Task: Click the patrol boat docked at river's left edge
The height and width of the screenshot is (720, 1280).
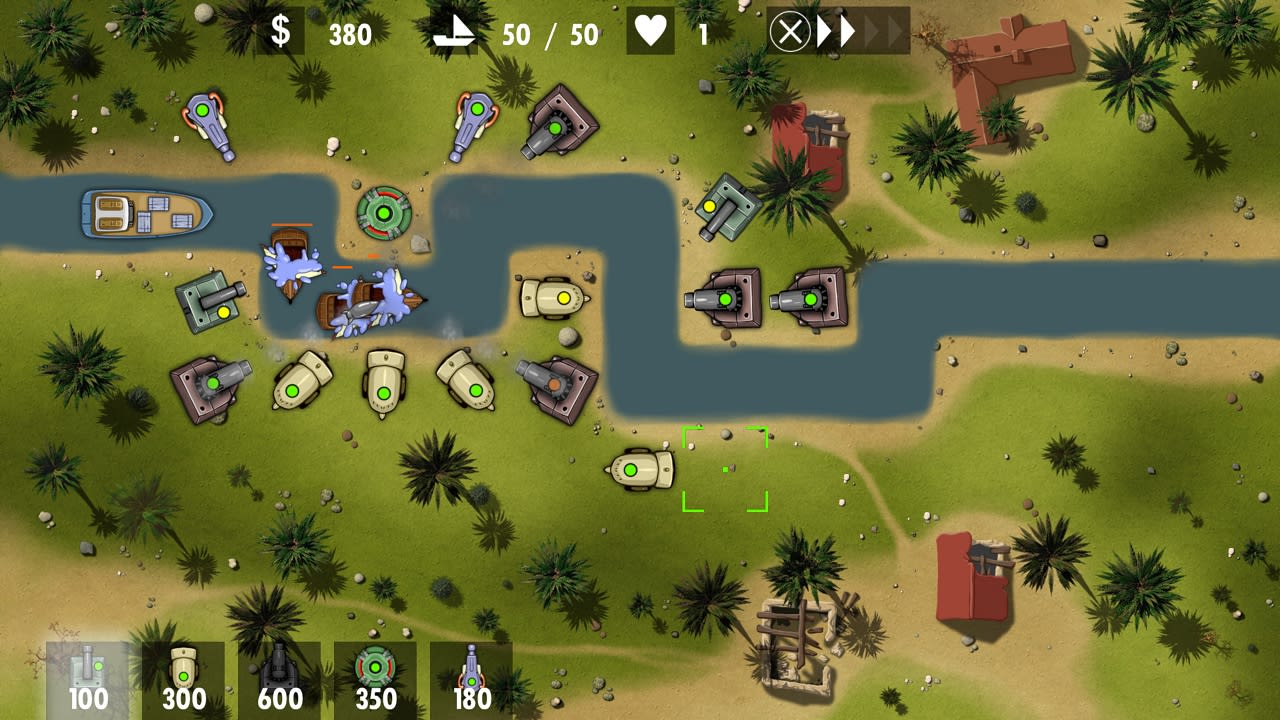Action: point(144,212)
